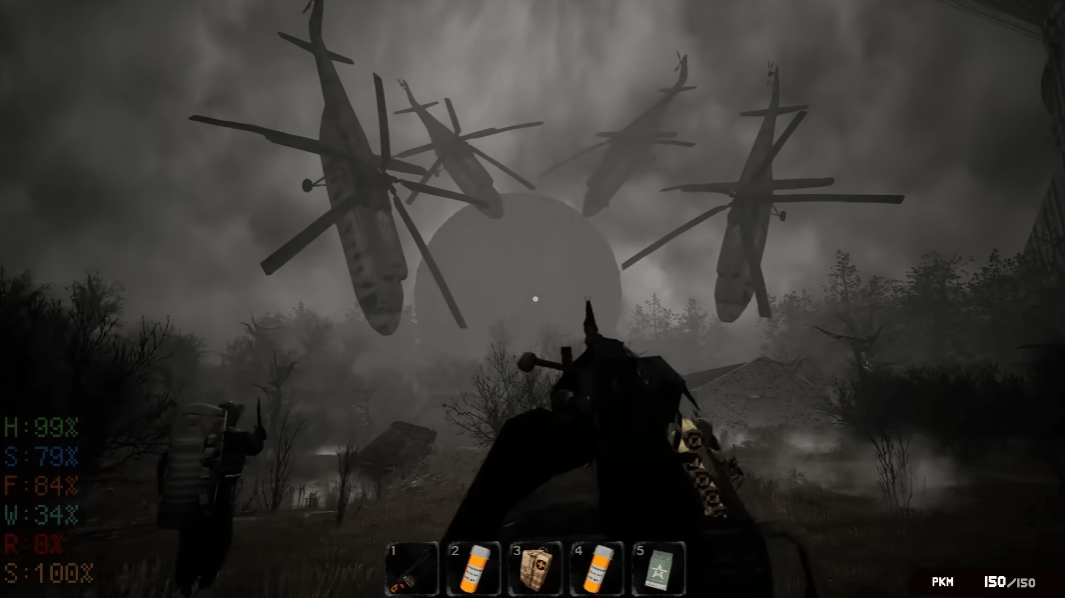Use the orange pill bottle in slot 2
Screen dimensions: 1065x598
[x=474, y=569]
